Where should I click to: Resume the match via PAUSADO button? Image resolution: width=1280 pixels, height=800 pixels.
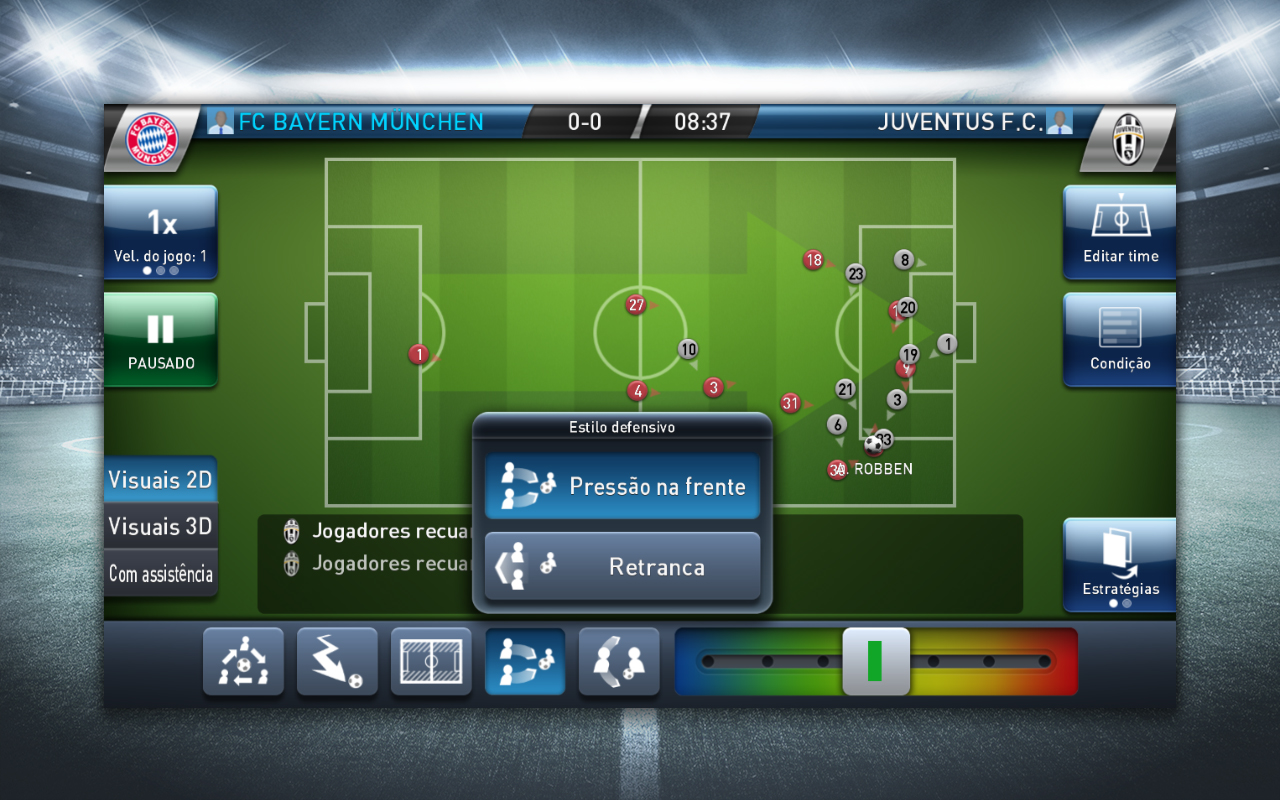tap(160, 339)
